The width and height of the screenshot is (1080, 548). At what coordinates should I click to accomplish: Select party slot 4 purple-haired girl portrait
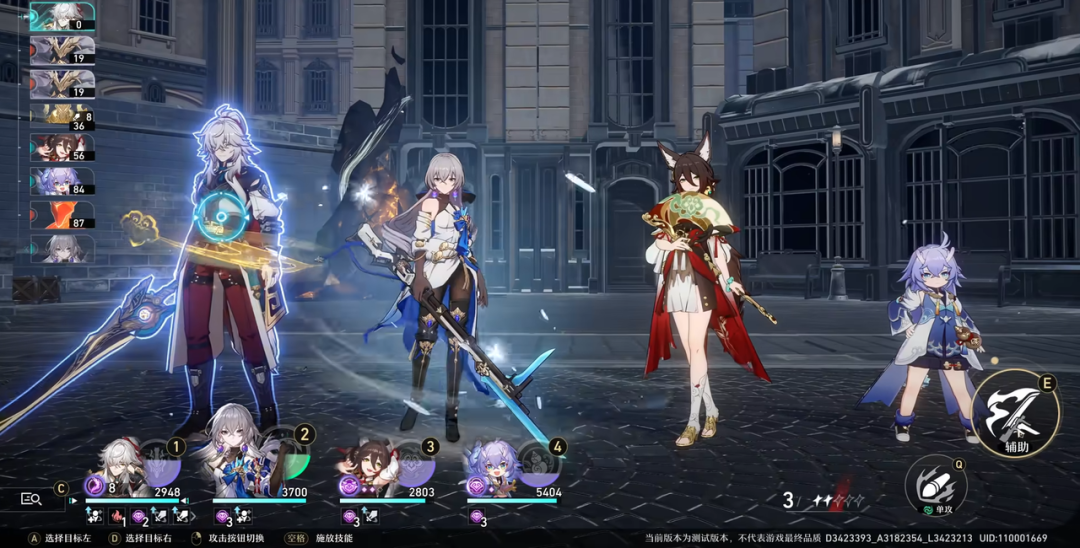pyautogui.click(x=493, y=468)
